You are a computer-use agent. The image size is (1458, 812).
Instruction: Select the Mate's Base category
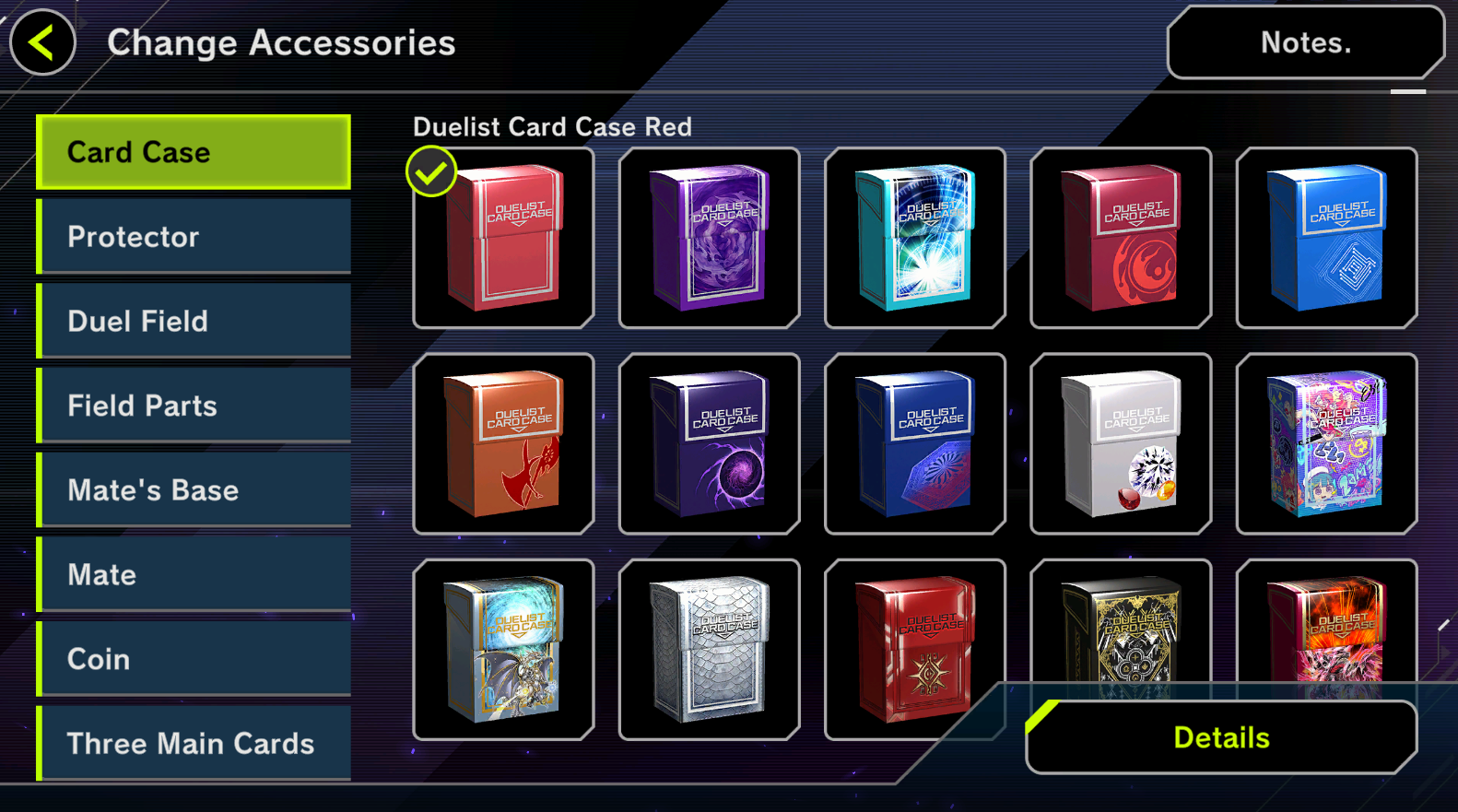click(194, 490)
